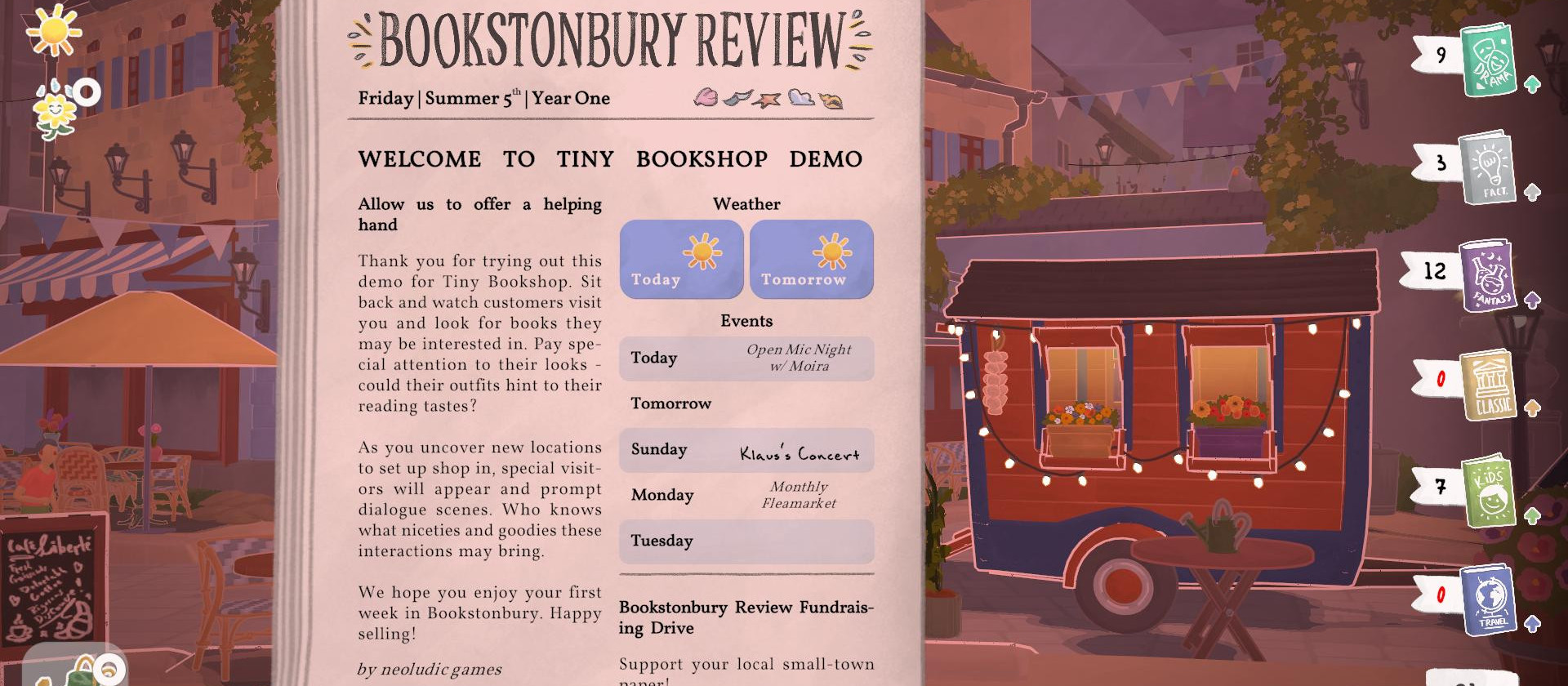Click the sun weather sticker
The image size is (1568, 686).
(54, 33)
